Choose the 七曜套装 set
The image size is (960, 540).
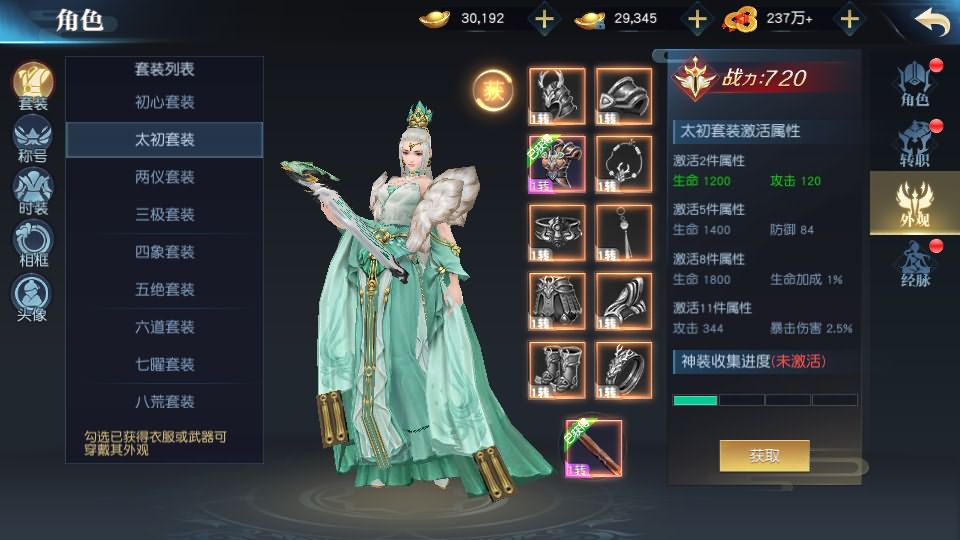tap(164, 364)
